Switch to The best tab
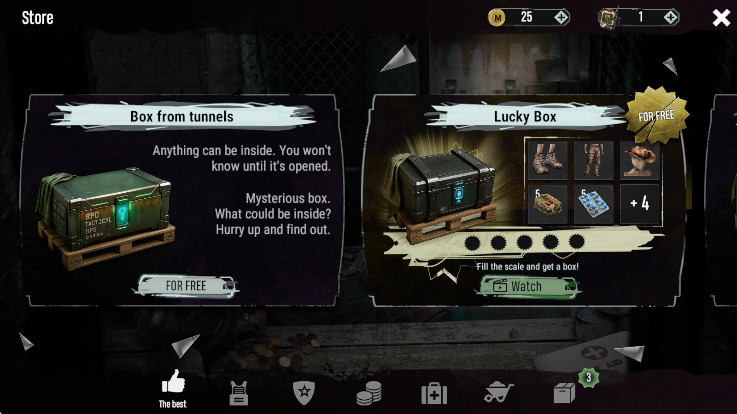The height and width of the screenshot is (414, 737). 173,388
